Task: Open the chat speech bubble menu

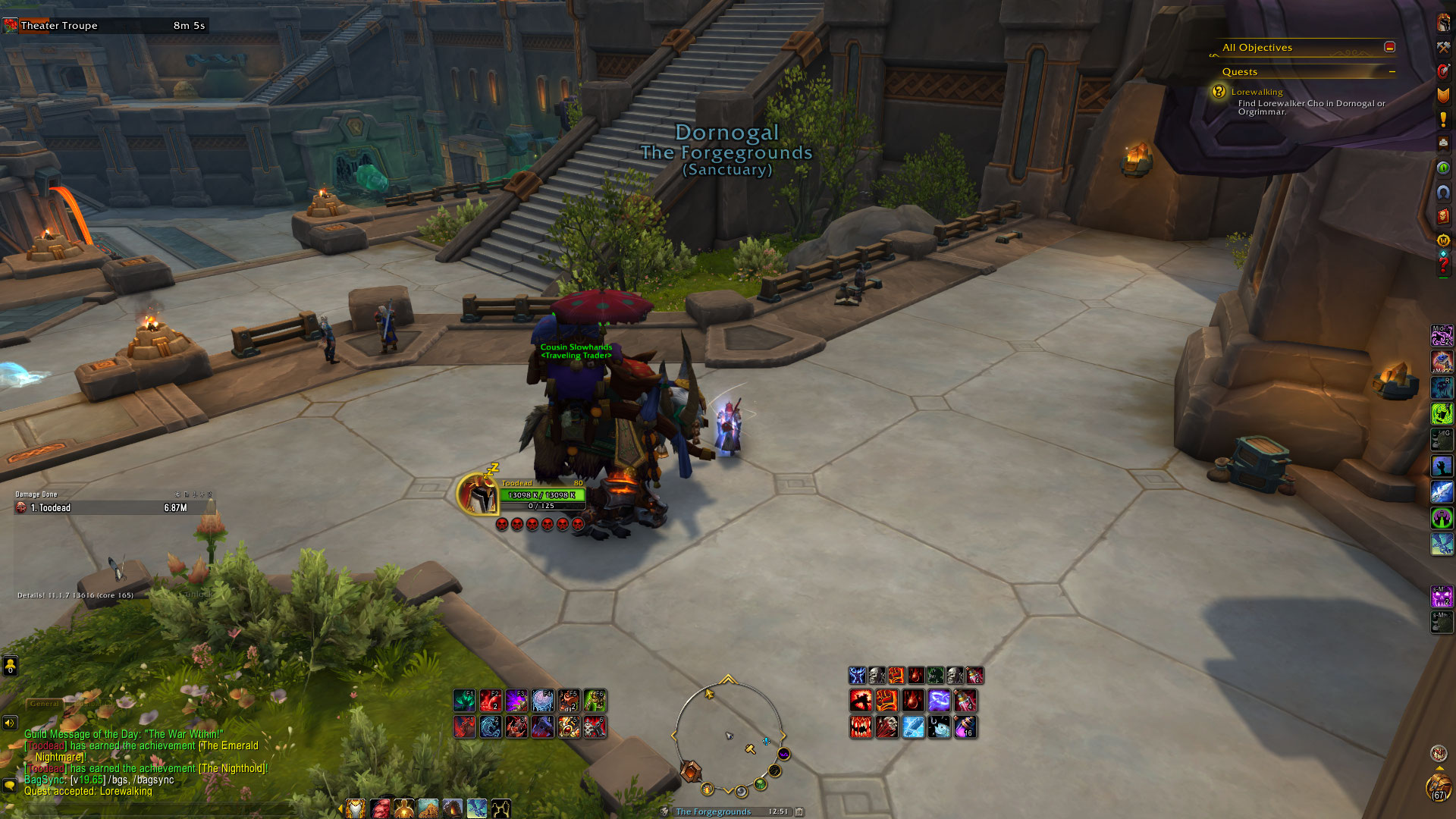Action: click(x=10, y=785)
